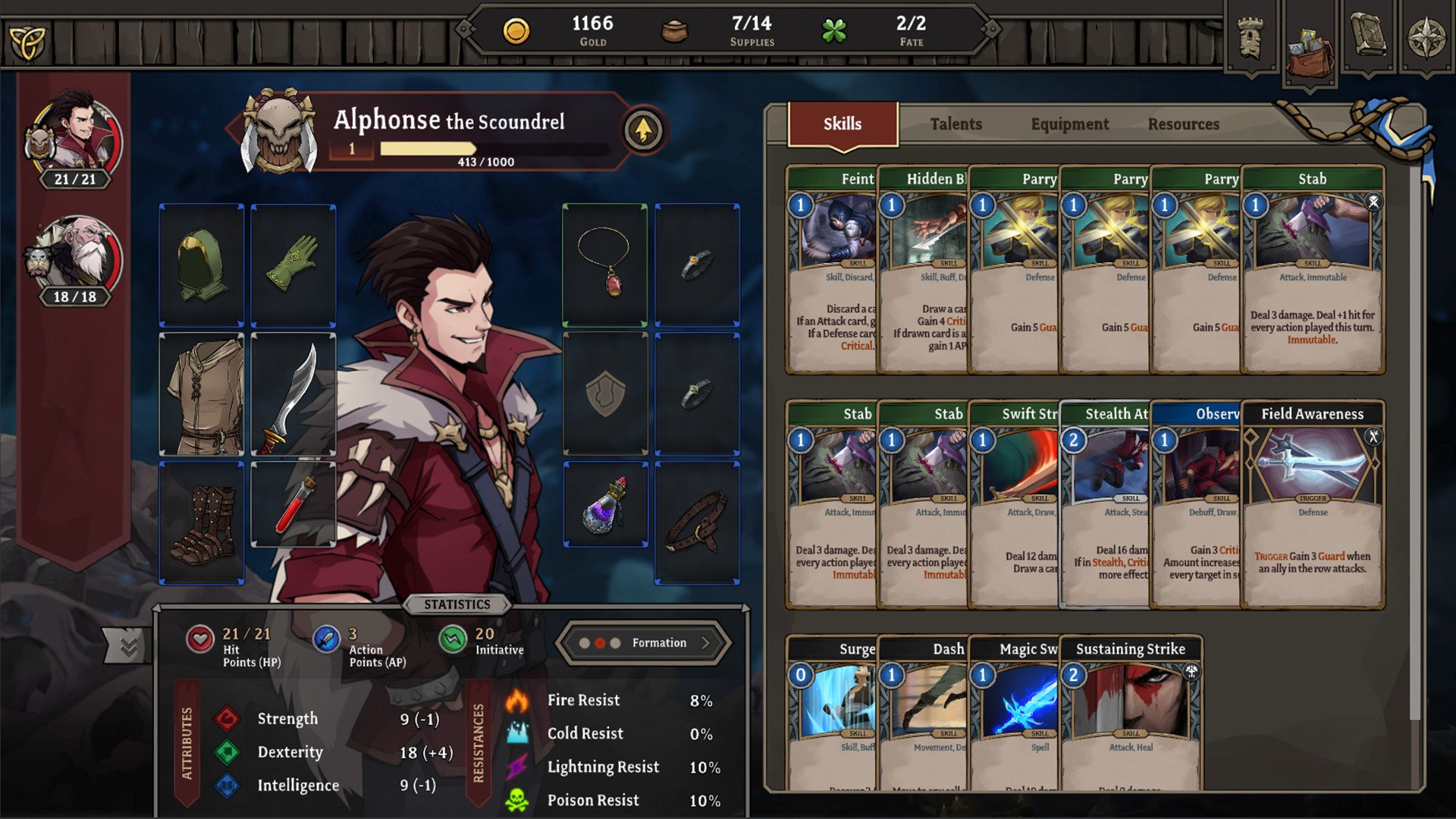The width and height of the screenshot is (1456, 819).
Task: Choose the white-bearded party member portrait
Action: click(x=74, y=258)
